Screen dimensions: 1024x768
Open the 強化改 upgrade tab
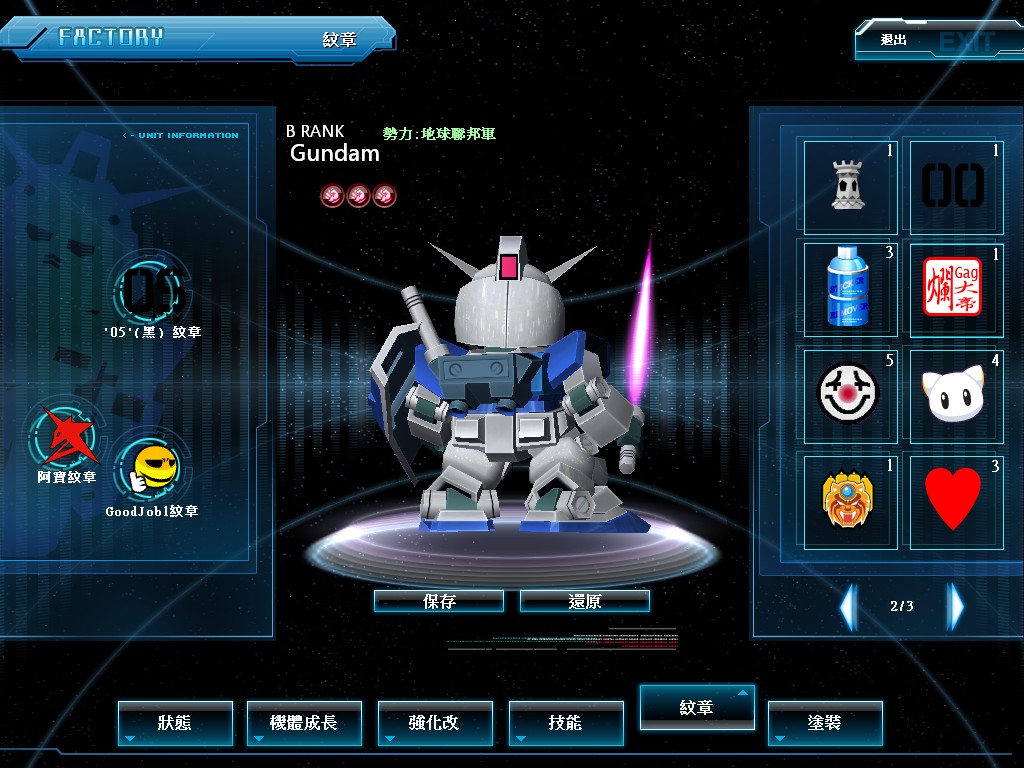click(435, 722)
